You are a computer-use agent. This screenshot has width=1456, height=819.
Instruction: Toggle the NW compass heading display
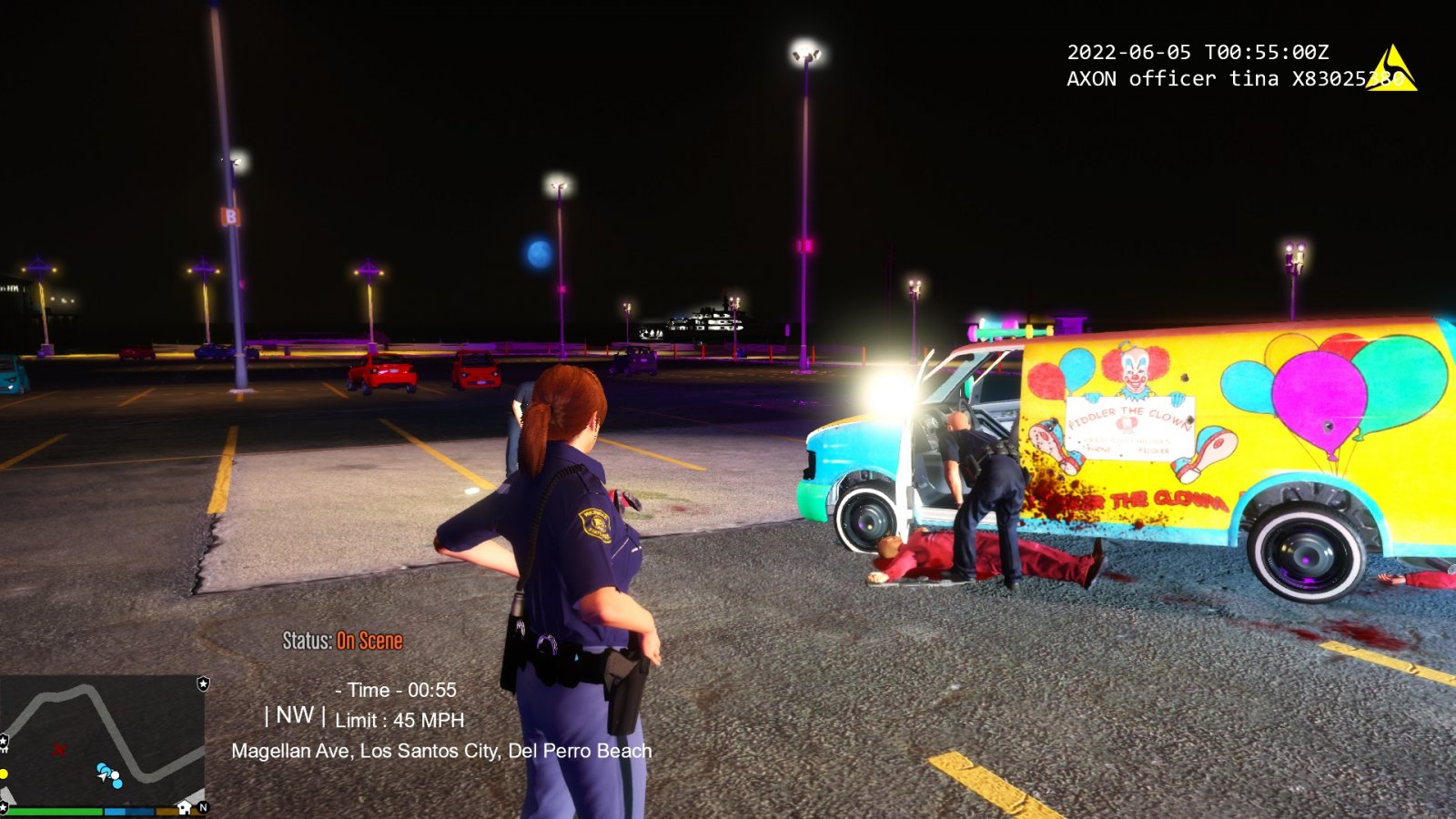[x=293, y=718]
